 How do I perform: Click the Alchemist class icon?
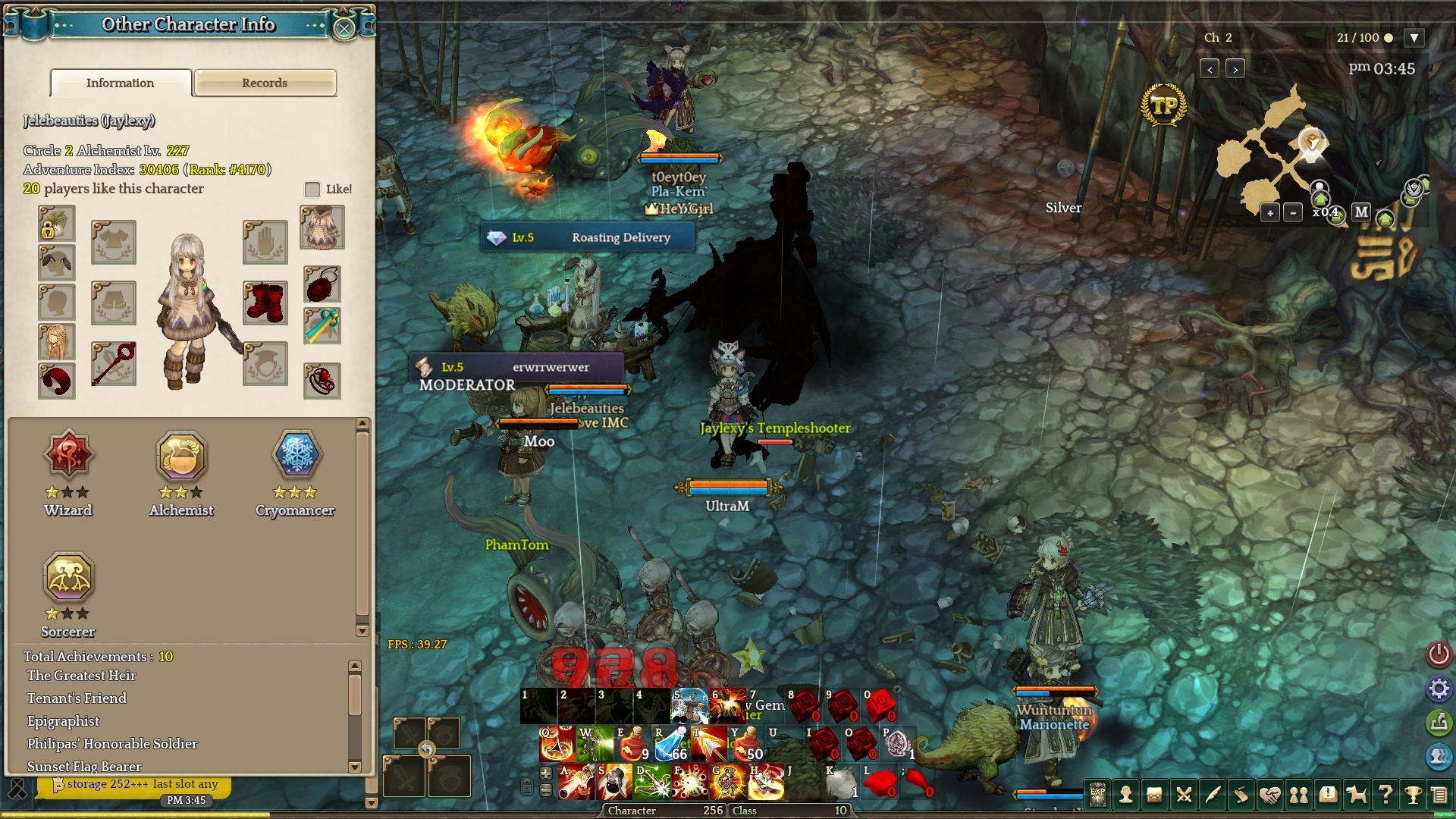pyautogui.click(x=181, y=456)
